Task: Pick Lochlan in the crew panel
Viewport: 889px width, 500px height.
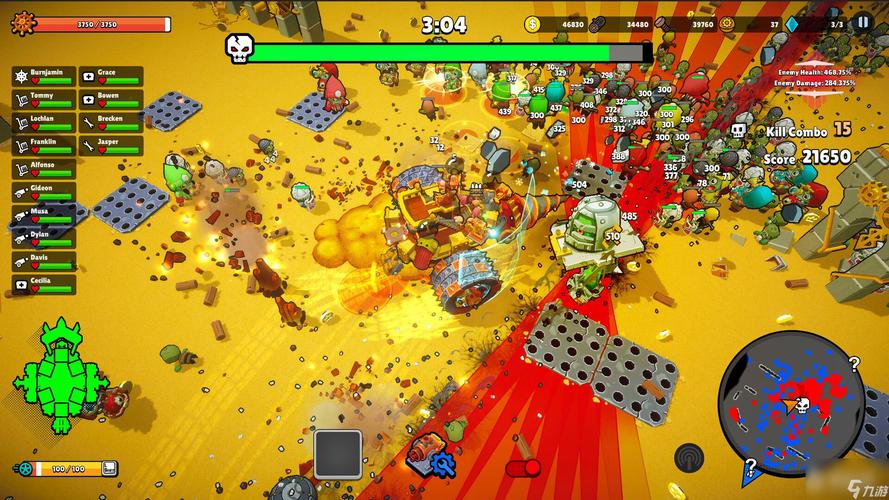Action: click(43, 122)
